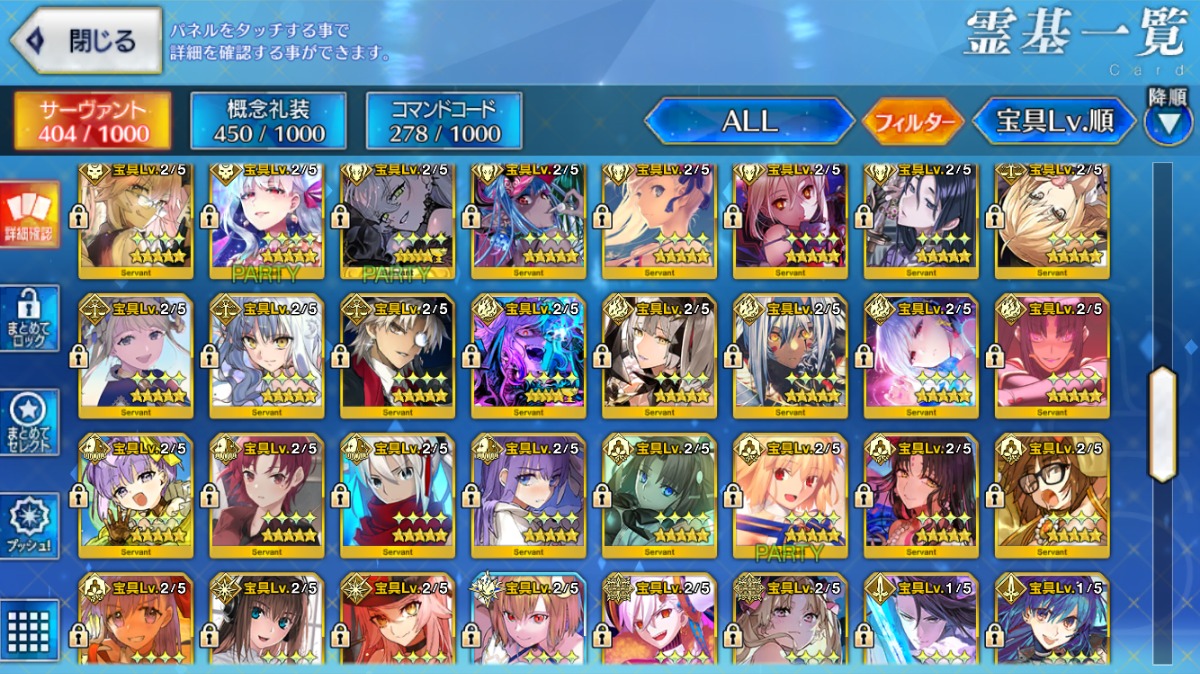
Task: Activate the まとめてロック bulk lock button
Action: pos(29,318)
